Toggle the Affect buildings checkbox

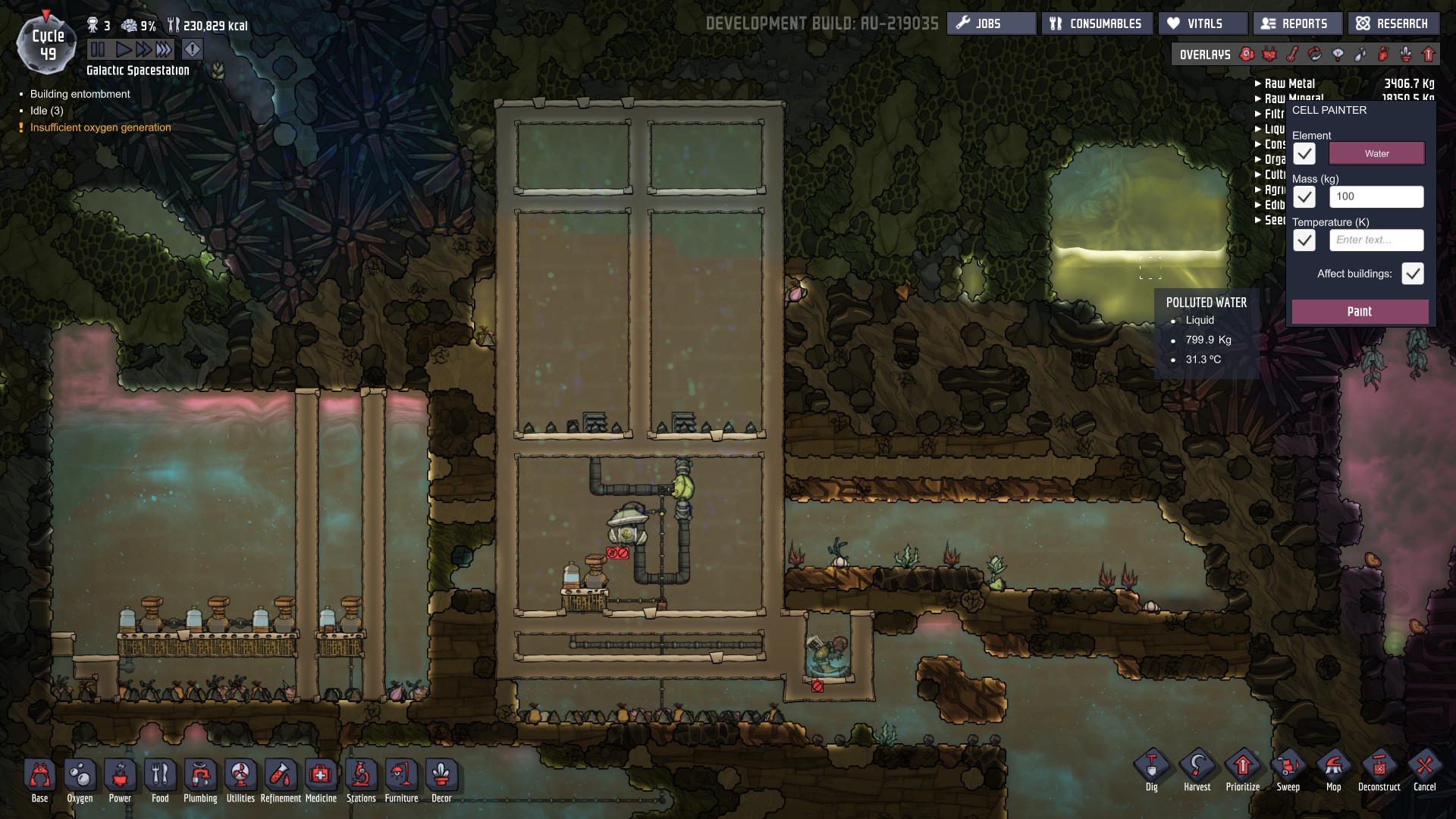(x=1412, y=274)
